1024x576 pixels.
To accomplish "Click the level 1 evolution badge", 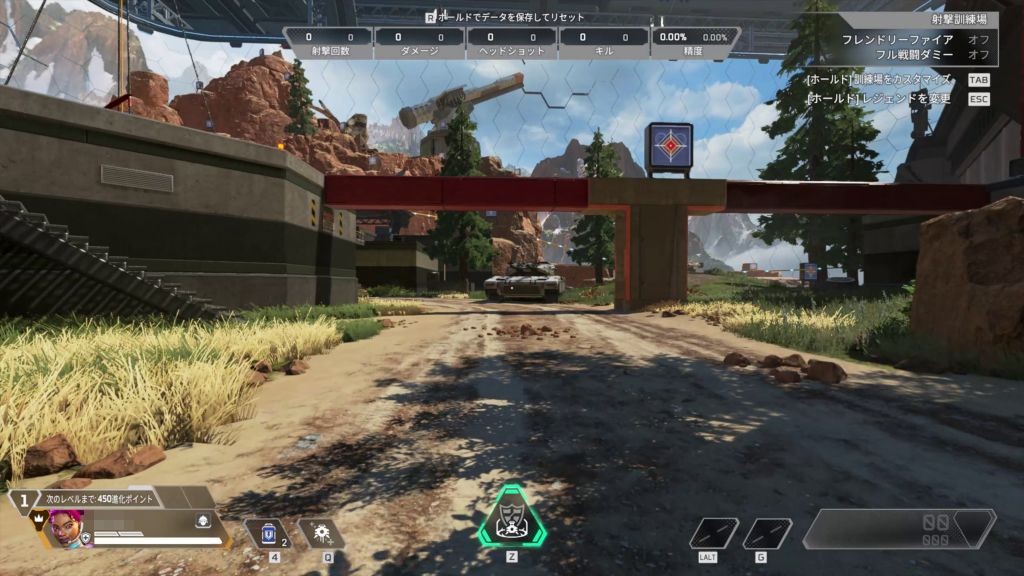I will [22, 499].
